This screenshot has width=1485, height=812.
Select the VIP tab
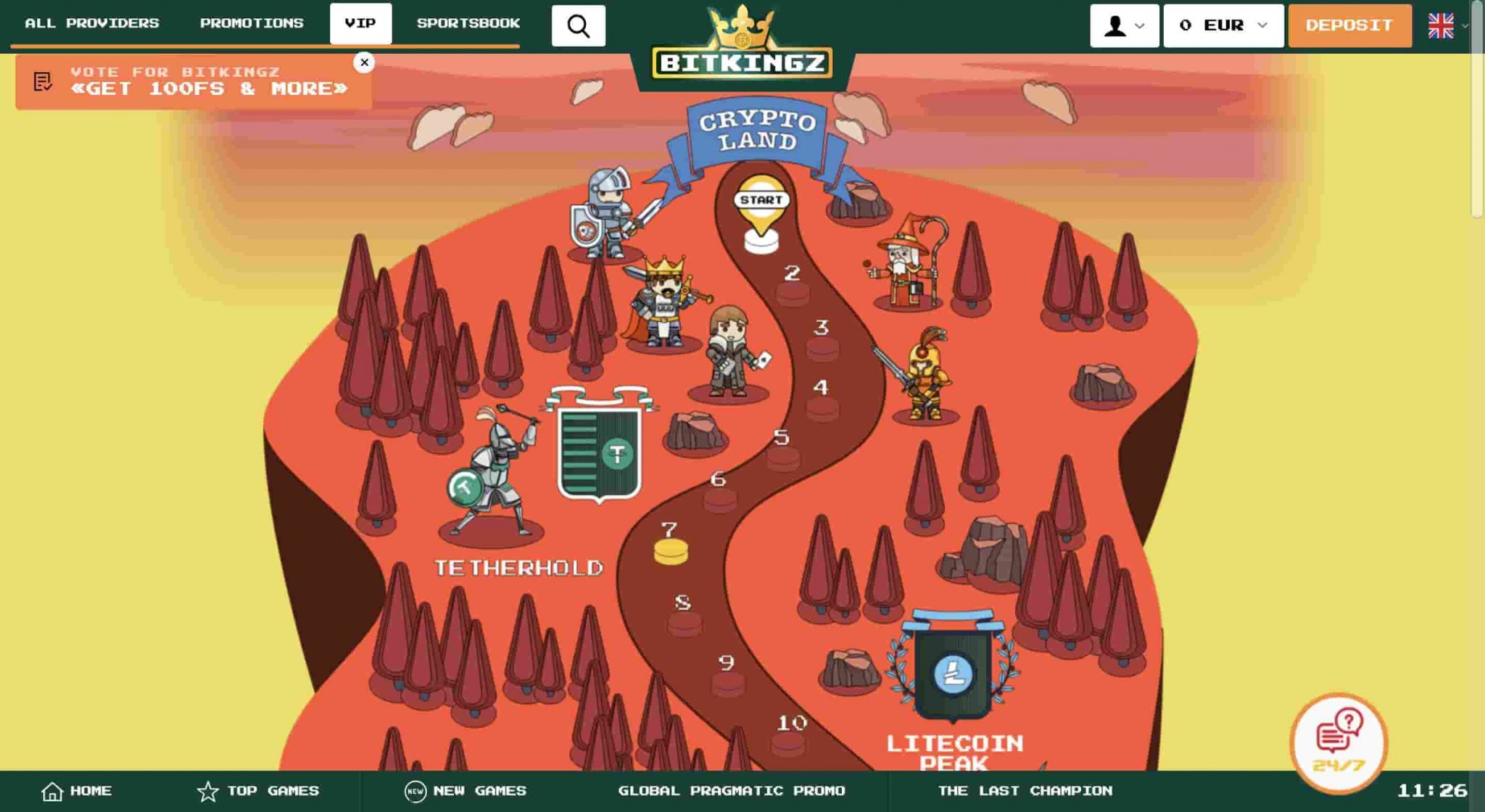click(360, 23)
